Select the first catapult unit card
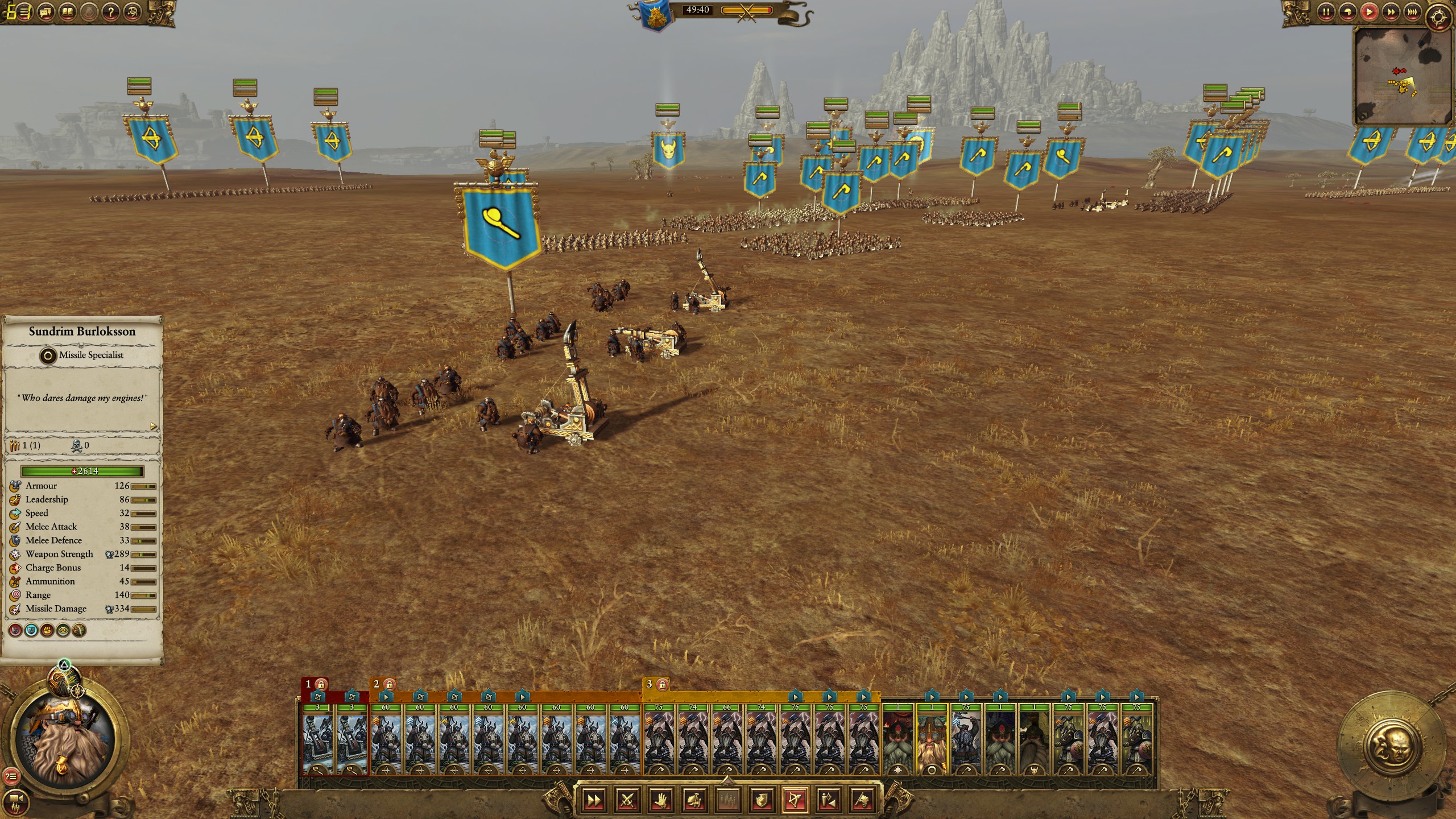Viewport: 1456px width, 819px height. (318, 739)
